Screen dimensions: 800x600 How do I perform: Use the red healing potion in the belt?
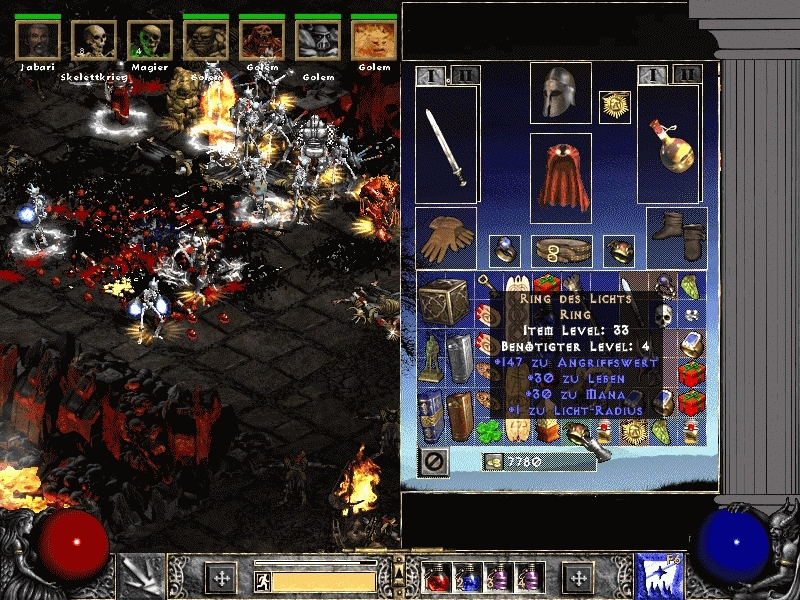pyautogui.click(x=438, y=577)
